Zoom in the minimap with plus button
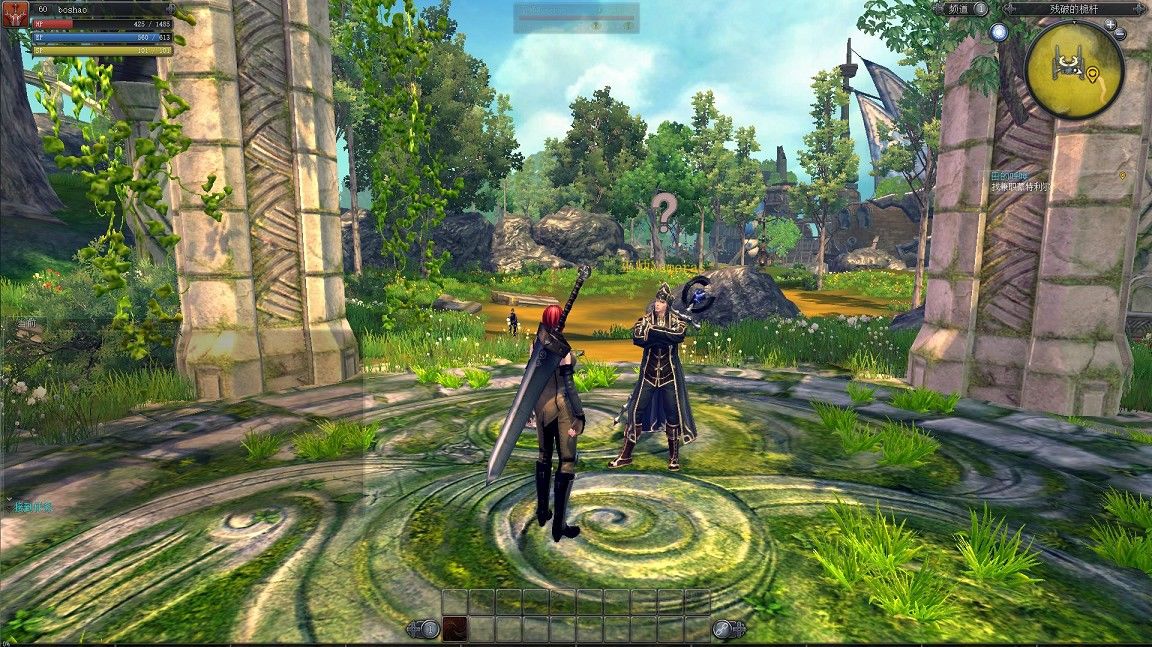 1110,24
